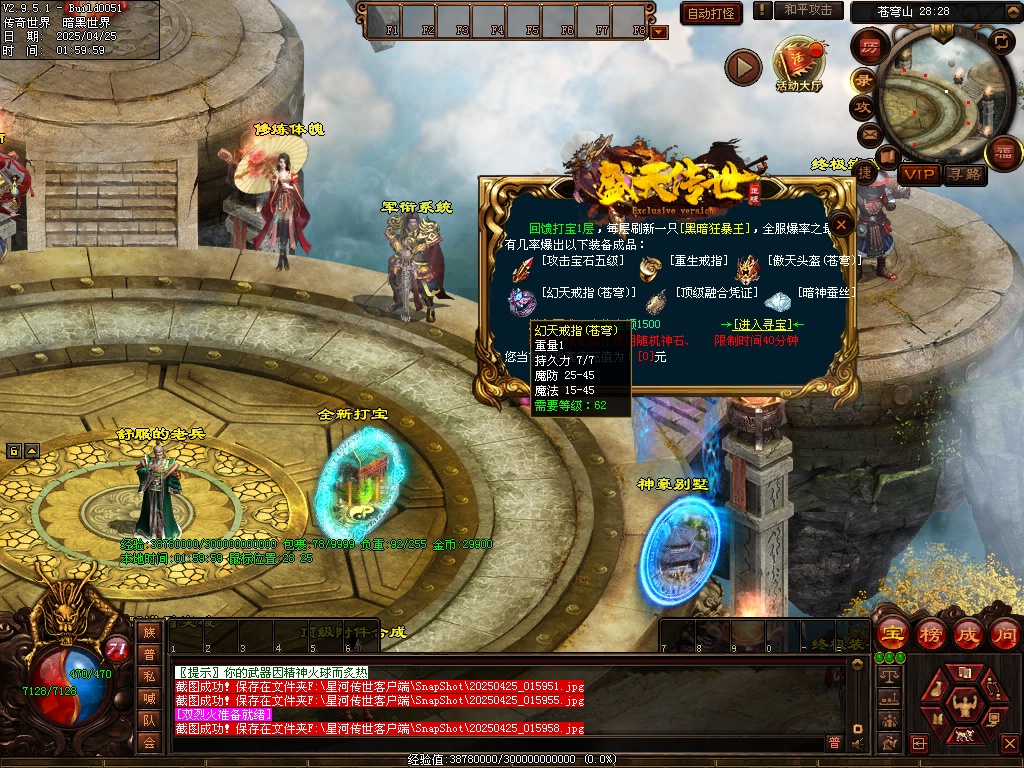Click the round play arrow button
Screen dimensions: 1024x768
point(743,67)
